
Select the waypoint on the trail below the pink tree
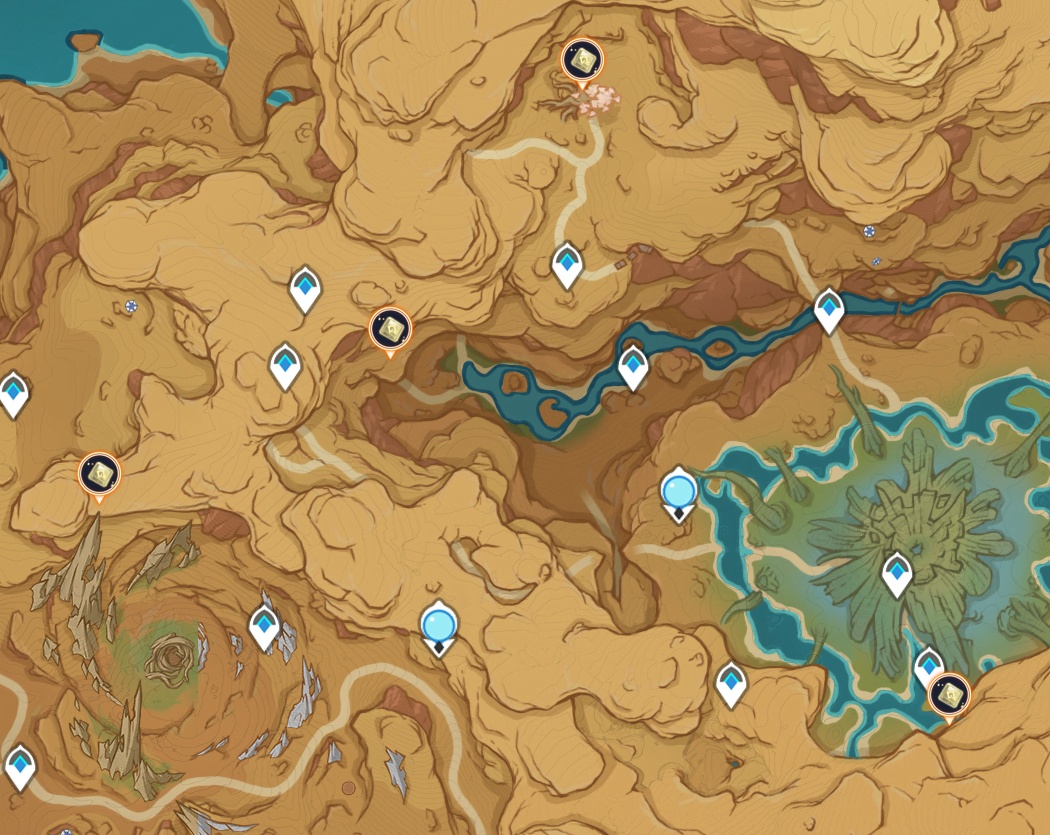(x=567, y=265)
